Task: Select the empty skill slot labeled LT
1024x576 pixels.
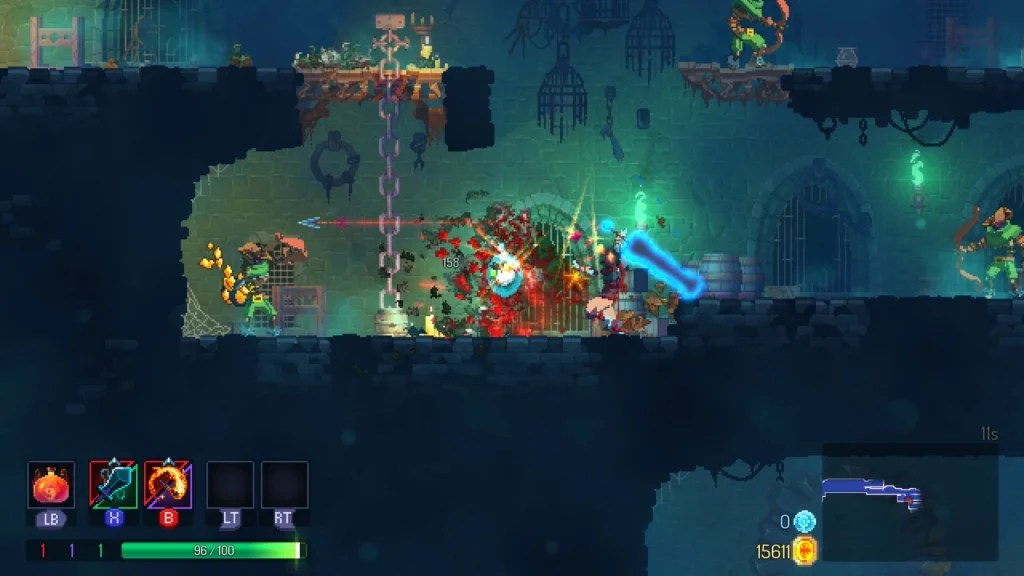Action: click(x=229, y=485)
